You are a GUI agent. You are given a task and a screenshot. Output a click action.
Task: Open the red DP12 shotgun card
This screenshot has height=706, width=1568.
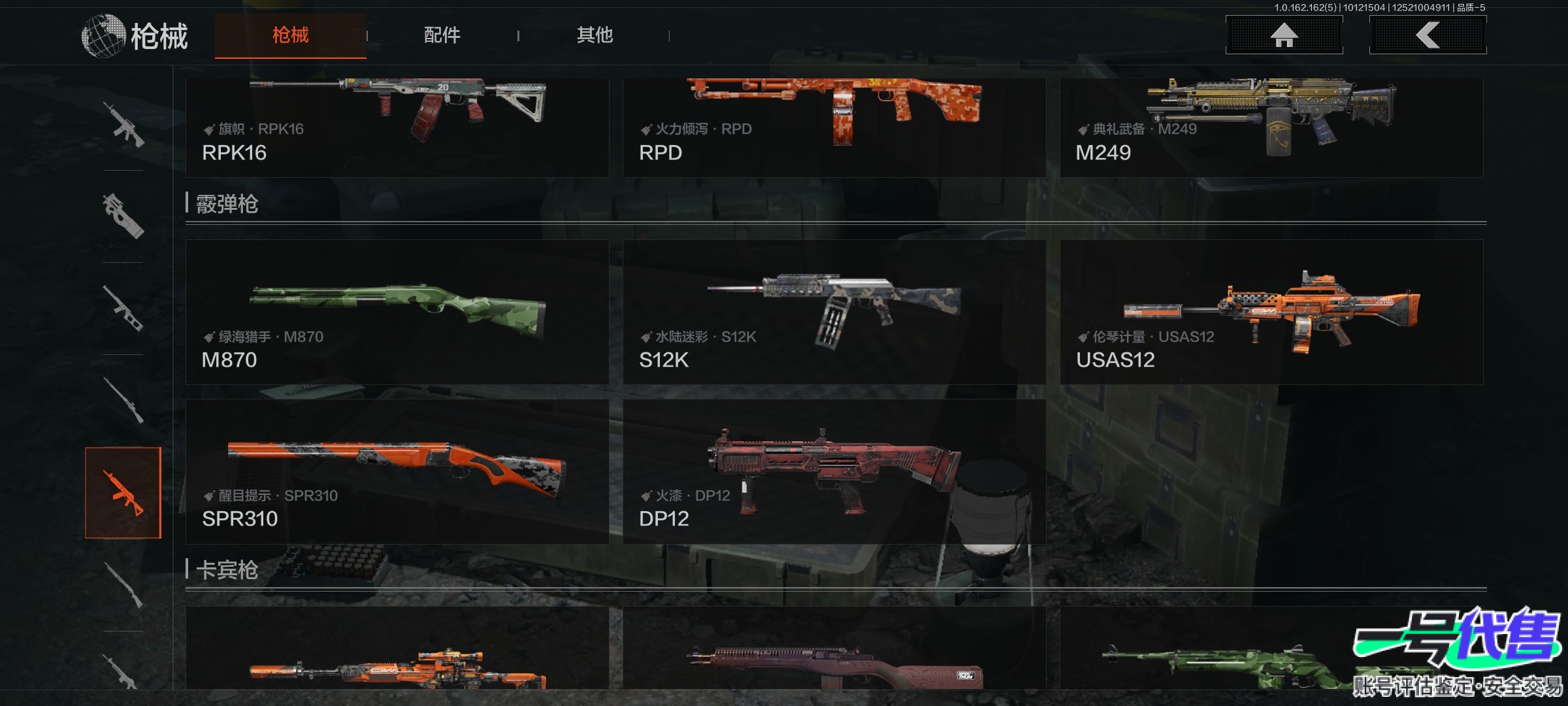coord(834,471)
